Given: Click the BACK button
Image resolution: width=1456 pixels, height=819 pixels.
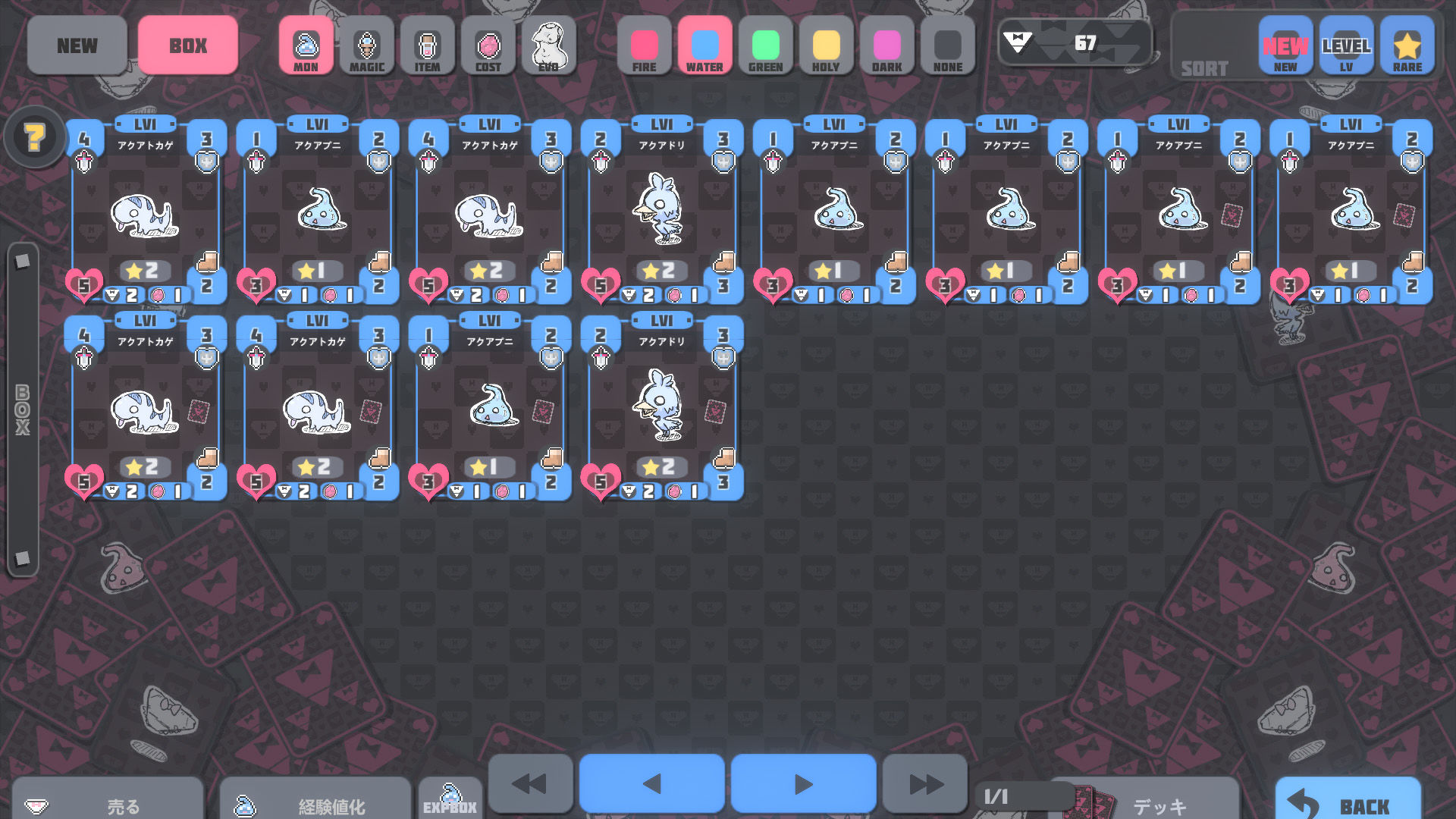Looking at the screenshot, I should [1348, 802].
